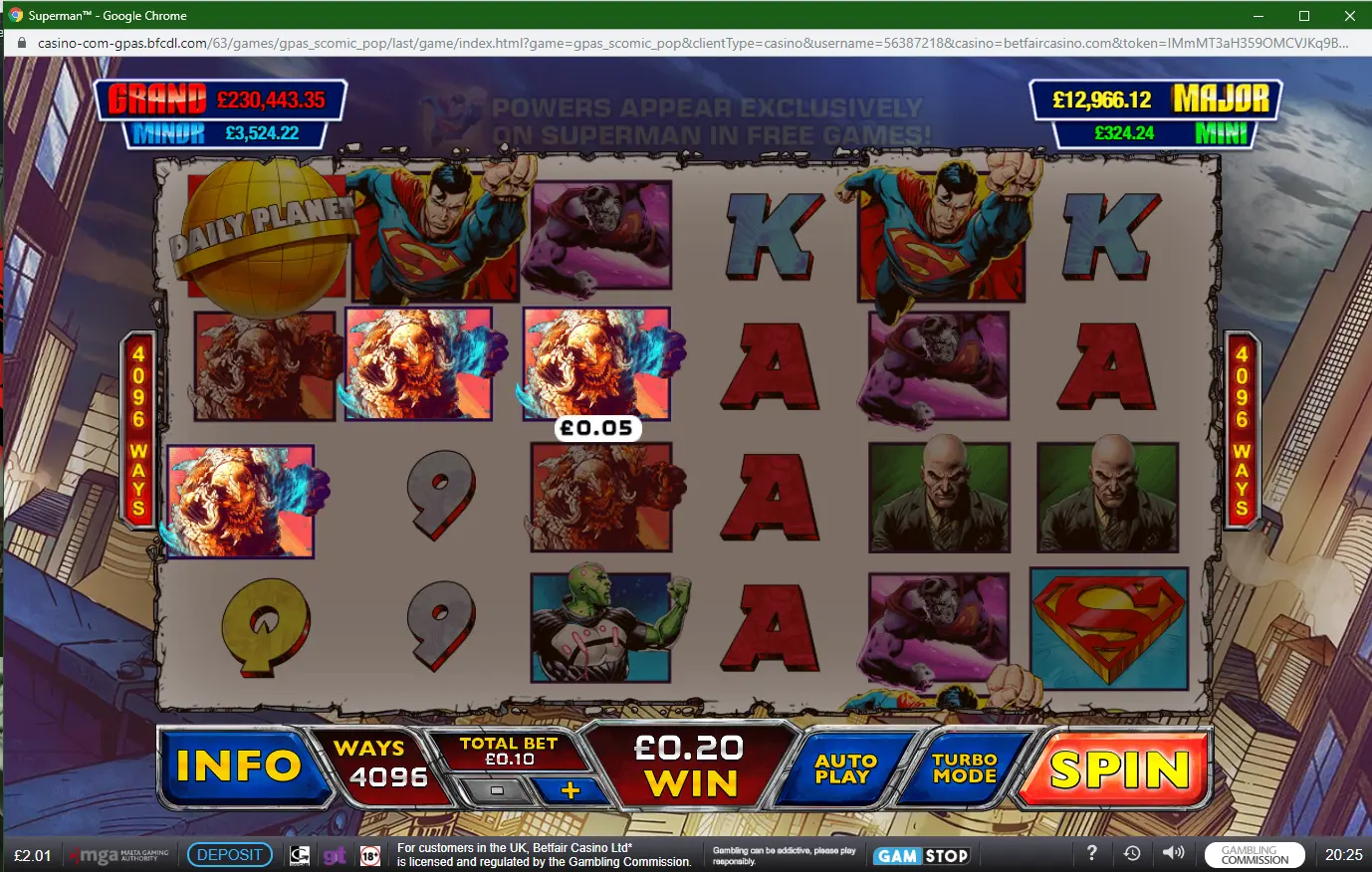Toggle Turbo Mode
The width and height of the screenshot is (1372, 872).
pyautogui.click(x=964, y=767)
